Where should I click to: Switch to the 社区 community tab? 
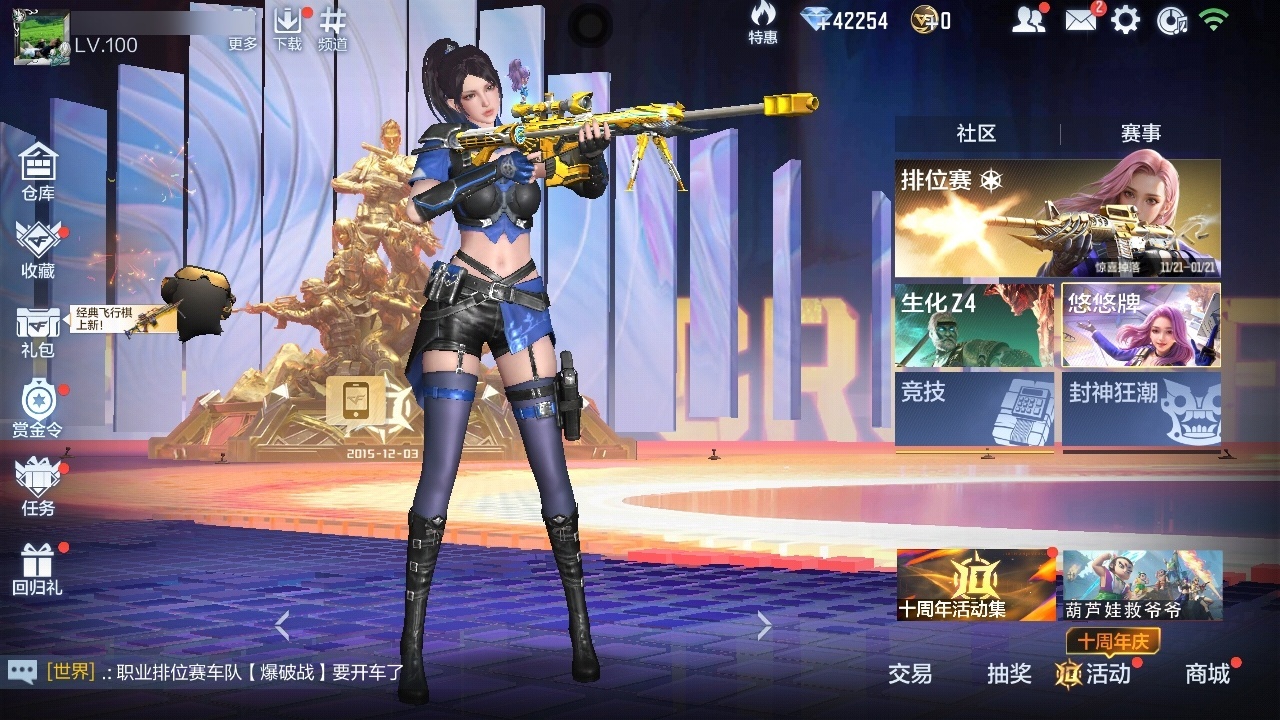976,133
